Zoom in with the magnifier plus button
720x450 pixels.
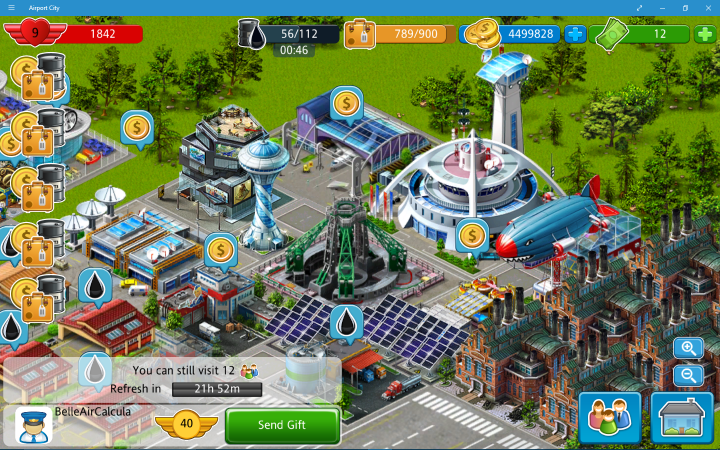coord(688,348)
